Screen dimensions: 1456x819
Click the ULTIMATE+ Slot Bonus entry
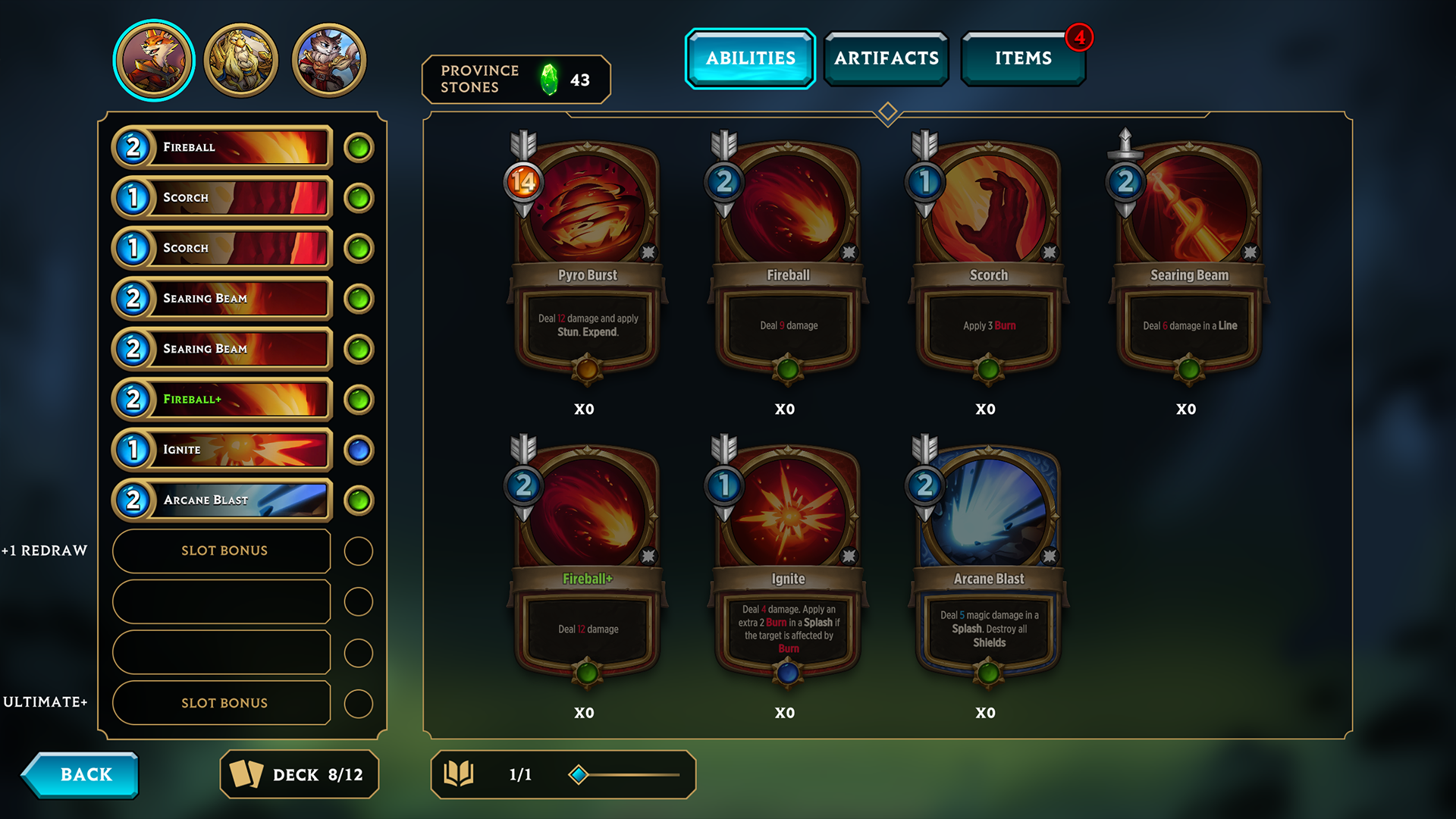221,702
